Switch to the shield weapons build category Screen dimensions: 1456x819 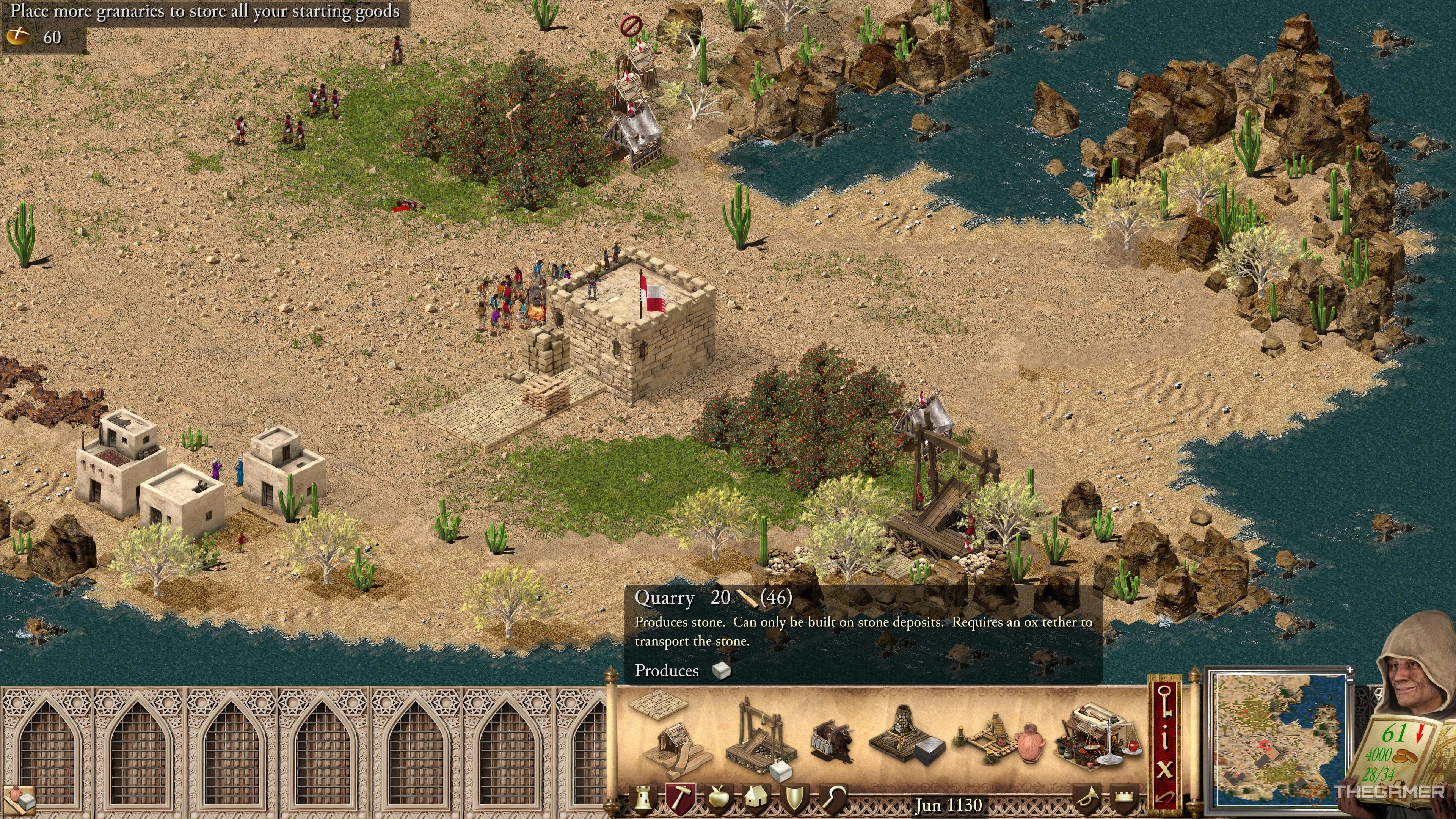[x=794, y=799]
